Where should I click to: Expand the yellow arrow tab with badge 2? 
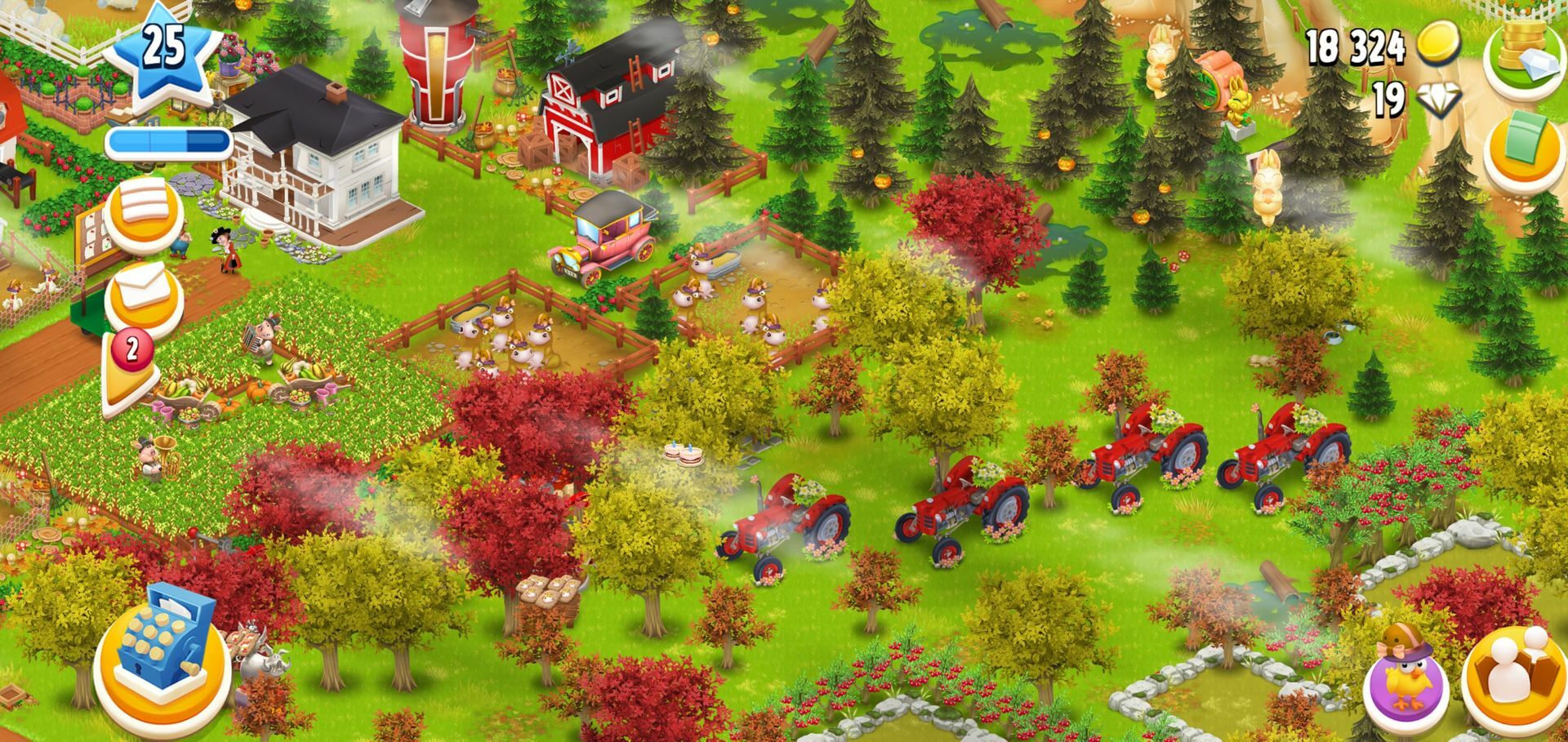coord(131,371)
